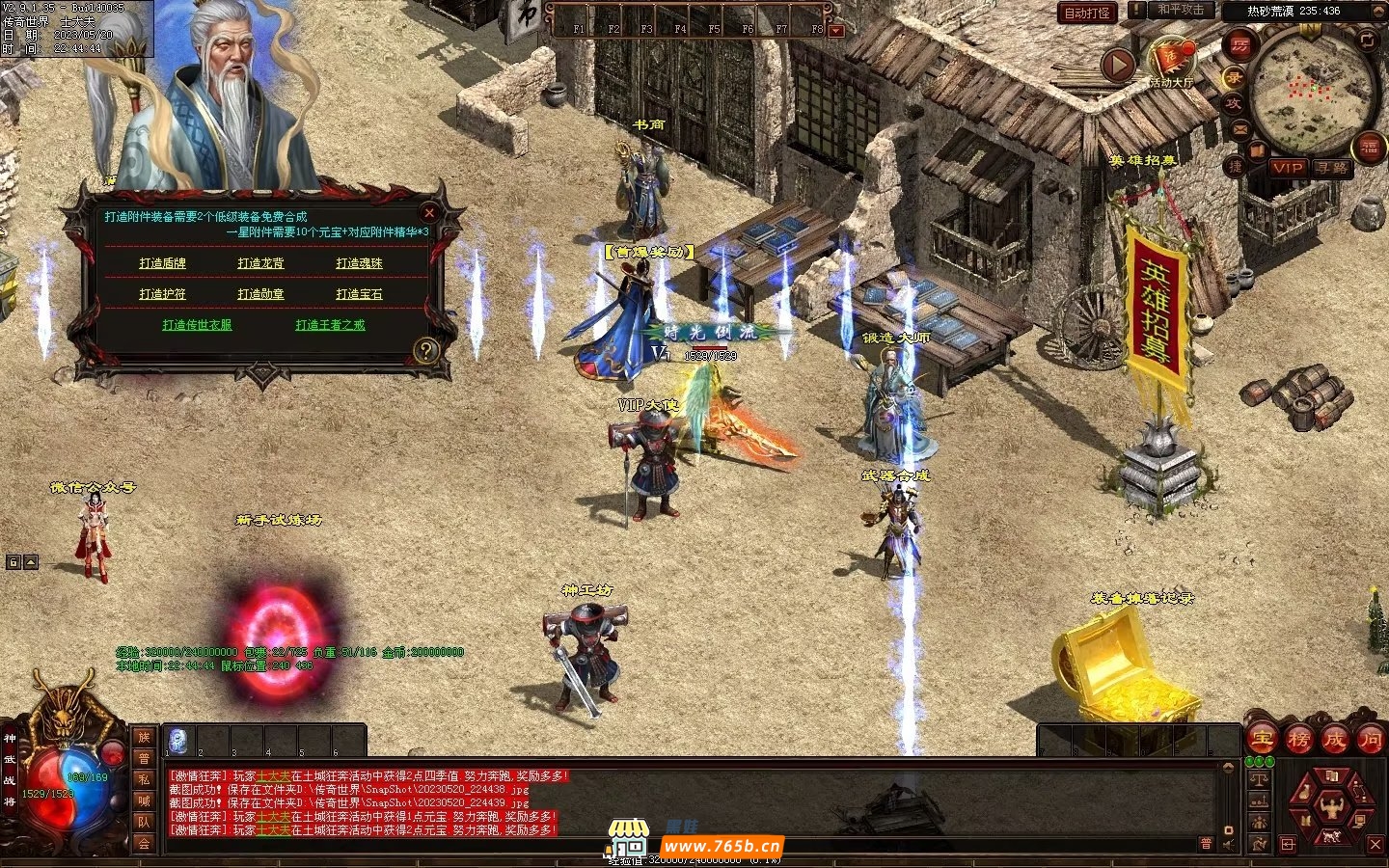Use the blue item in hotbar slot 1

point(178,741)
